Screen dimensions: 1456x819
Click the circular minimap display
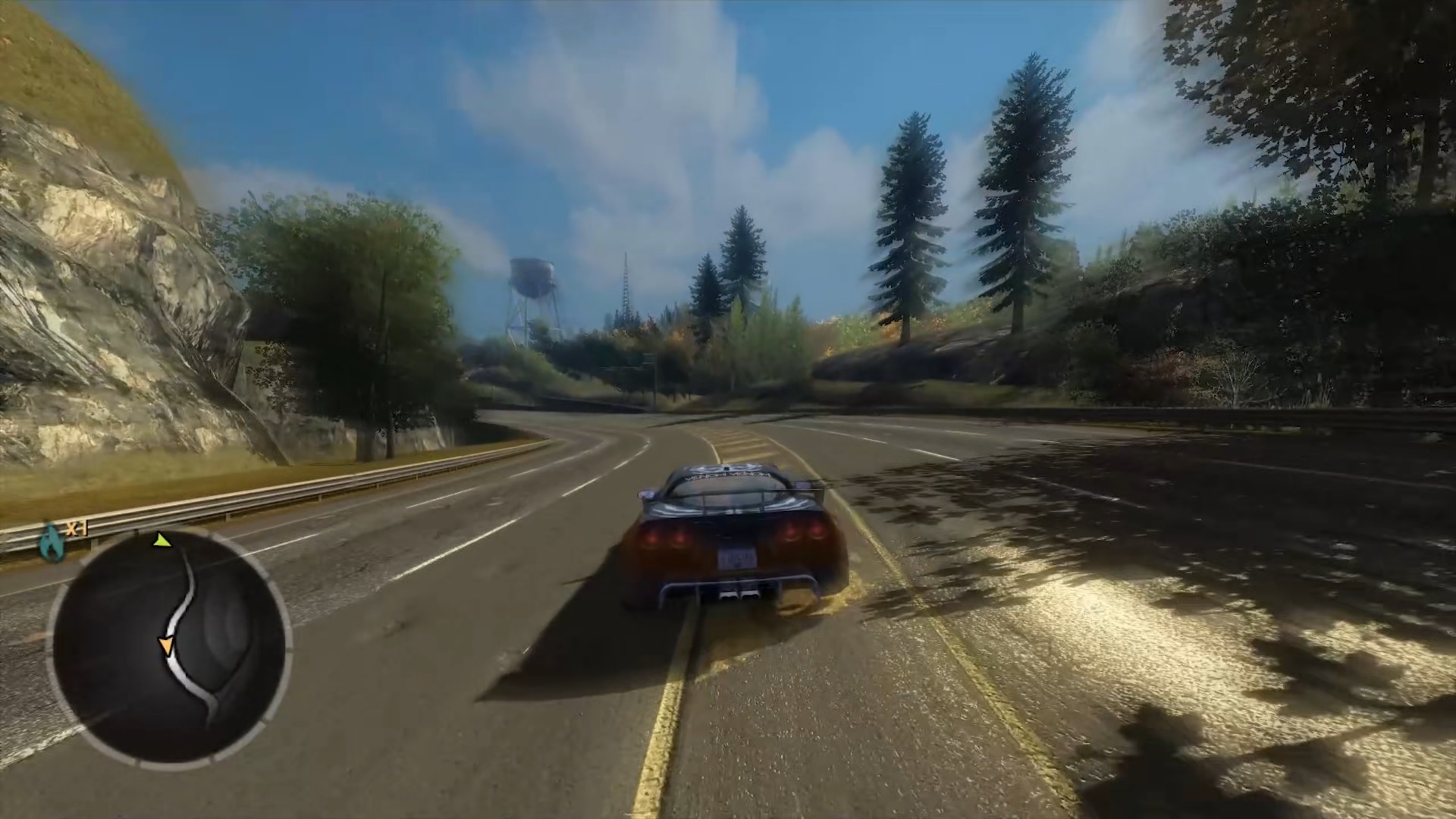coord(167,645)
